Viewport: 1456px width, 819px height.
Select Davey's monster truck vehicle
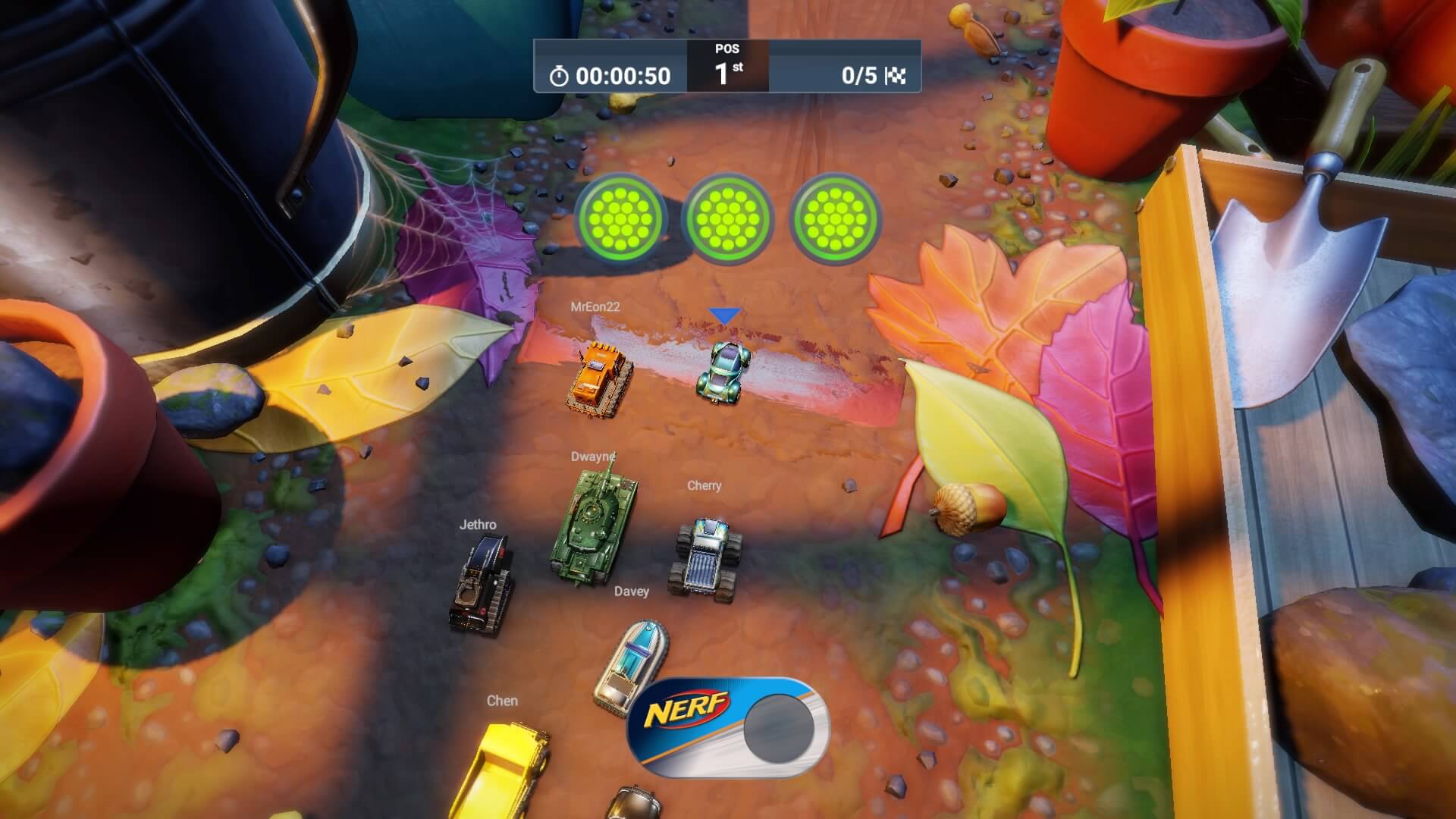click(x=707, y=557)
